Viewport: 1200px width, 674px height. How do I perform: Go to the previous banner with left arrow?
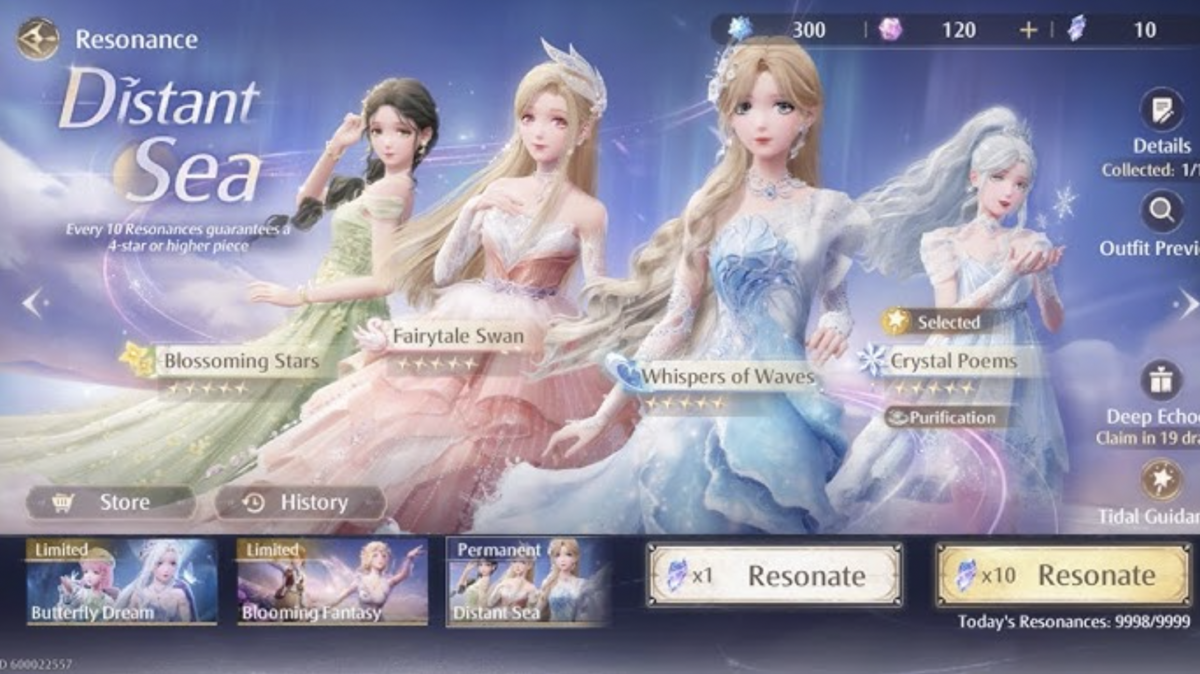[x=32, y=302]
